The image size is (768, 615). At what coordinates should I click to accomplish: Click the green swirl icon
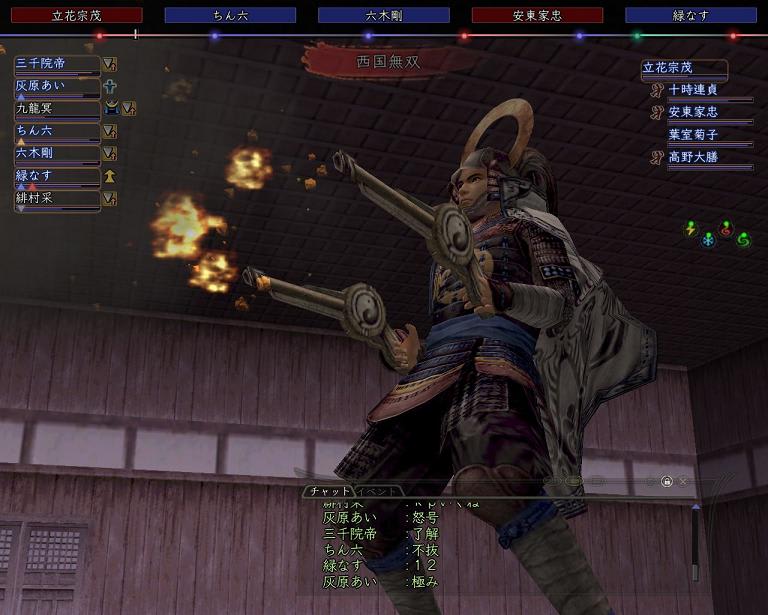pyautogui.click(x=743, y=239)
